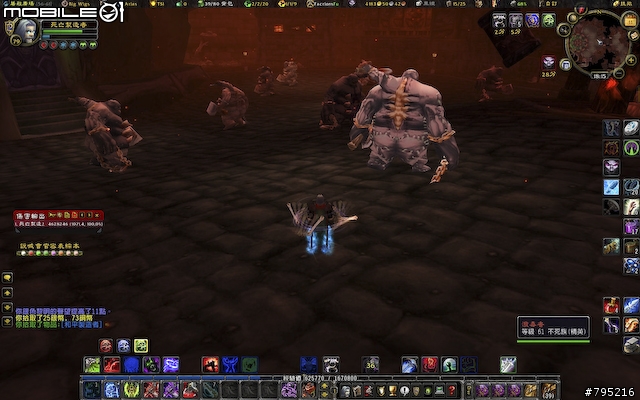The width and height of the screenshot is (640, 400).
Task: Click the red skull icon above action bar
Action: pos(106,345)
